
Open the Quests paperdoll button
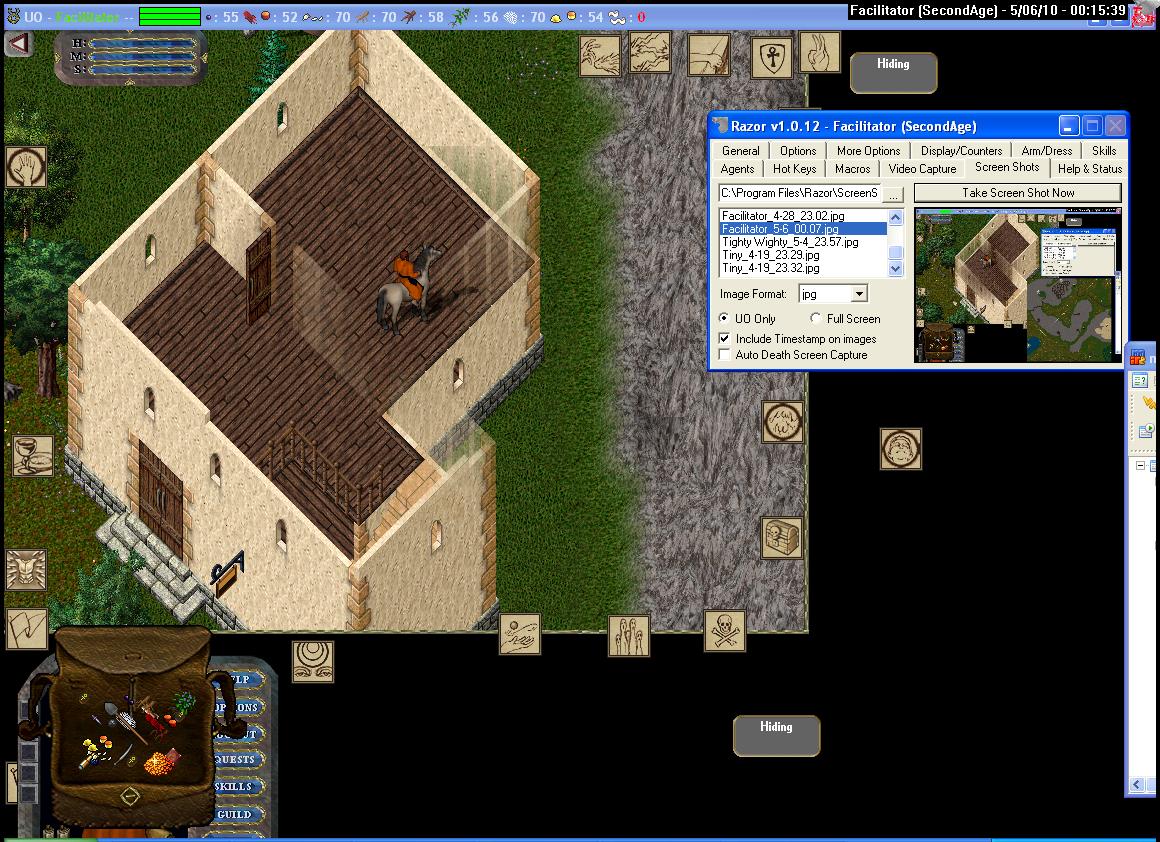236,760
